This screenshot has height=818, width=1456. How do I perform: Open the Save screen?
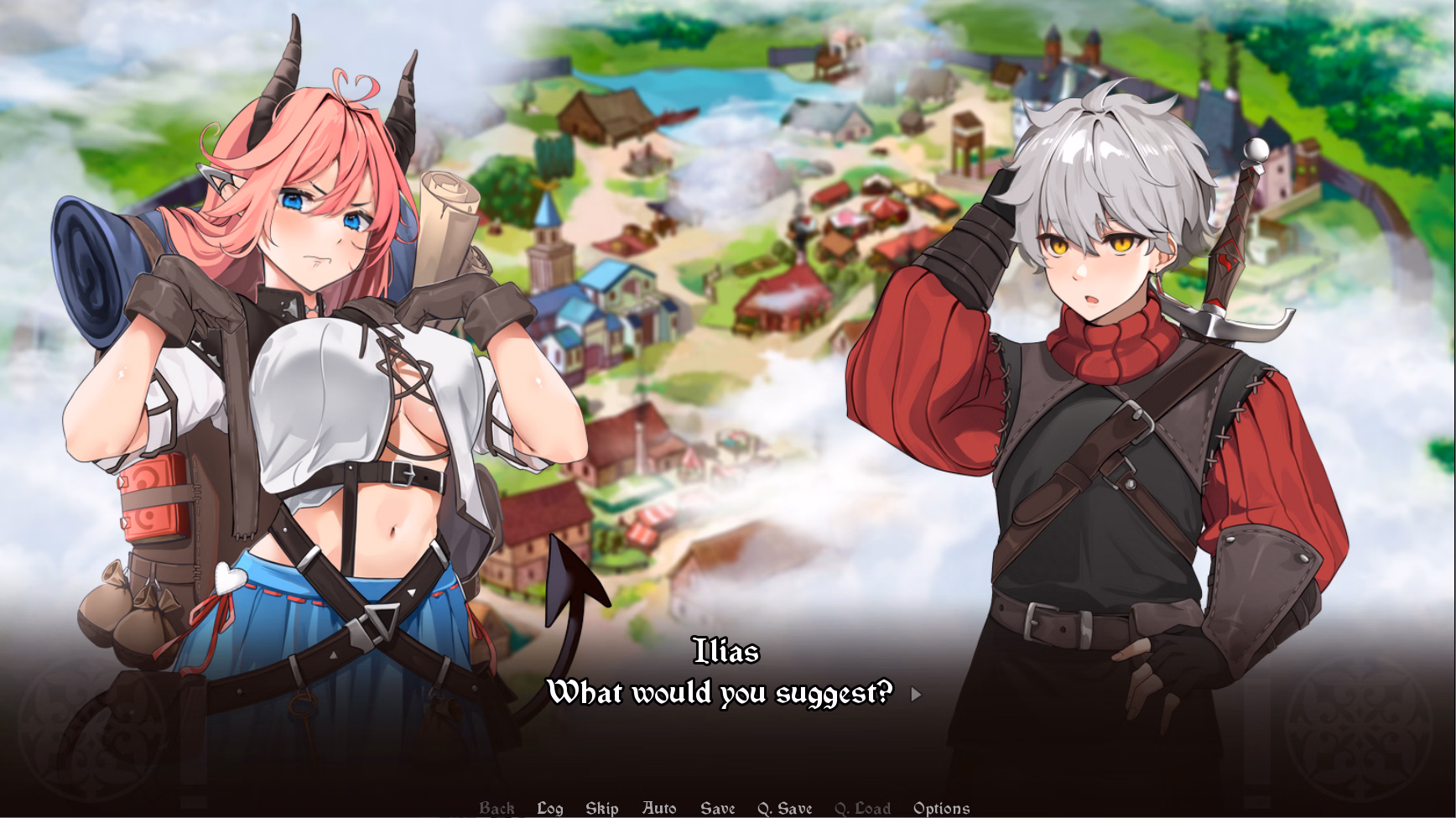click(717, 808)
